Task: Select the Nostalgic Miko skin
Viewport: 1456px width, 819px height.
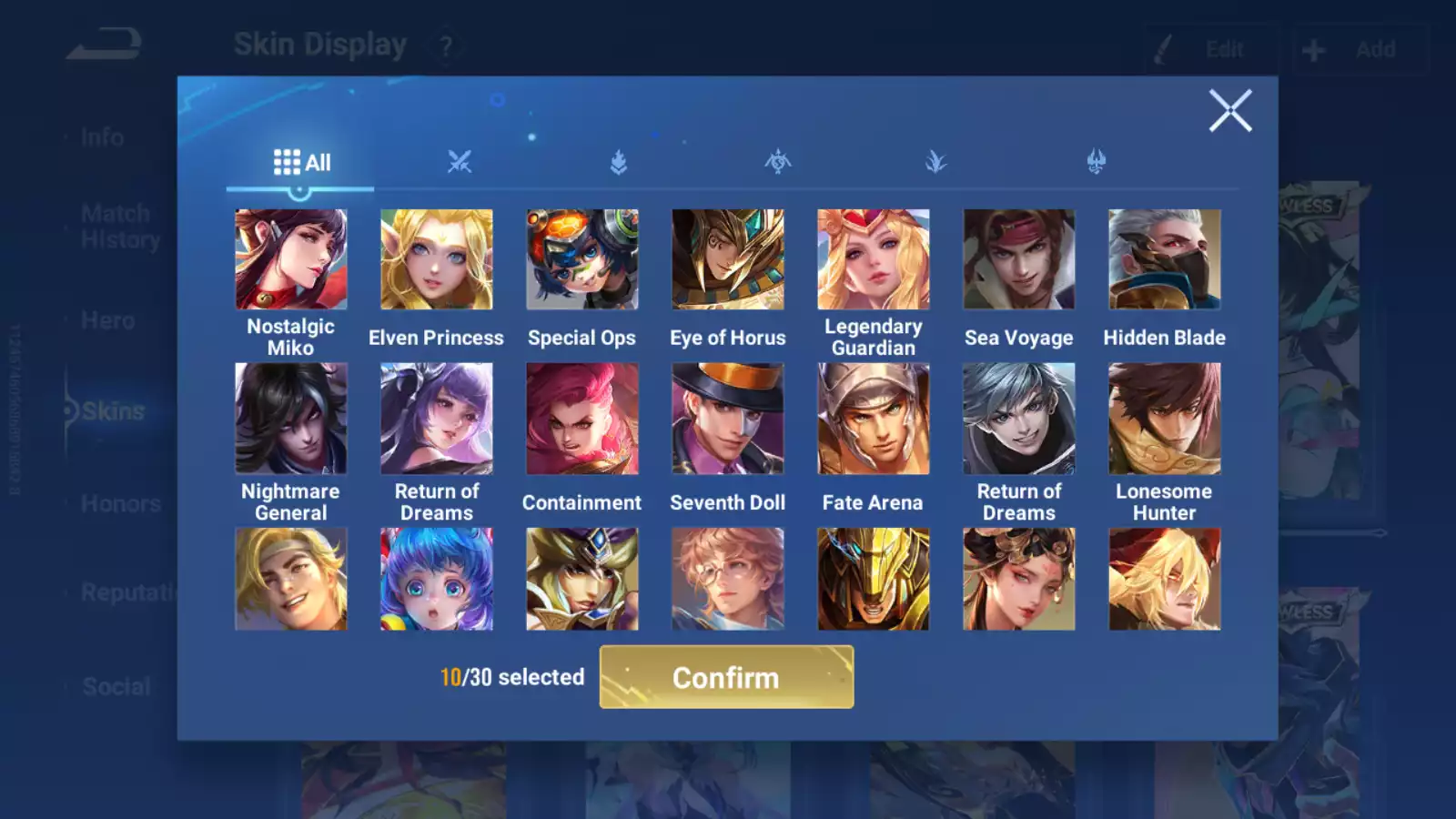Action: coord(291,260)
